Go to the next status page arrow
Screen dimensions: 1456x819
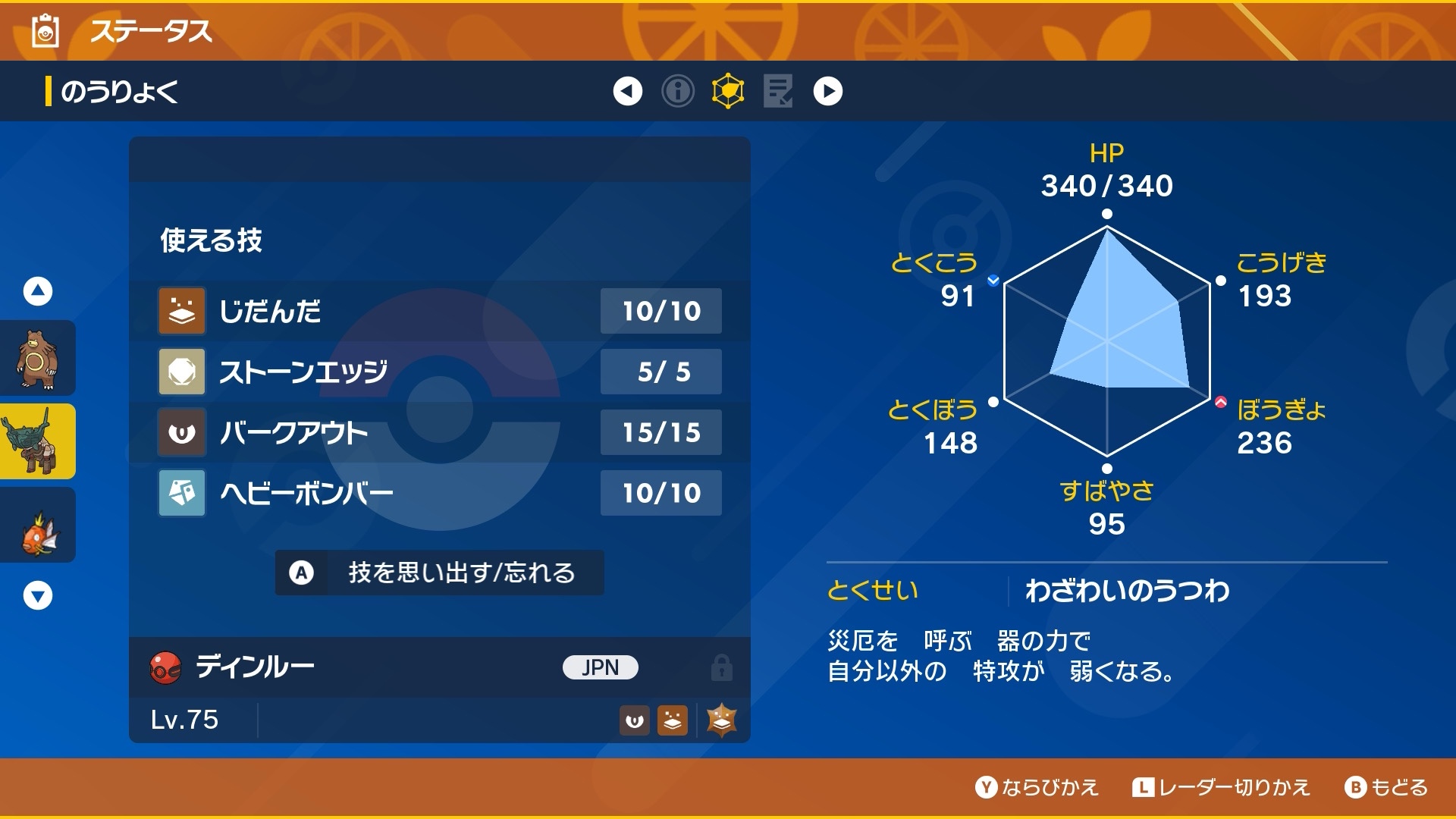pos(827,91)
